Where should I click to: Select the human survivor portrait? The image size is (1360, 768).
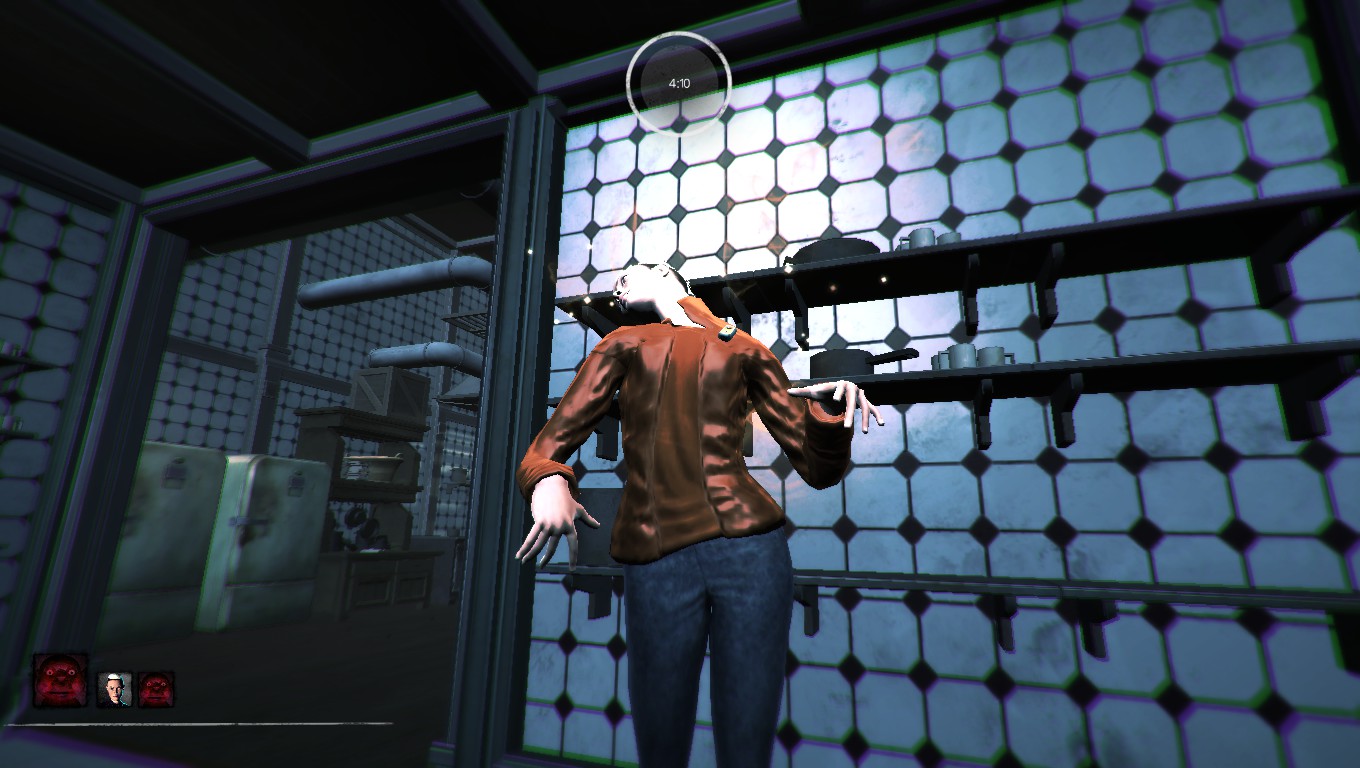113,688
